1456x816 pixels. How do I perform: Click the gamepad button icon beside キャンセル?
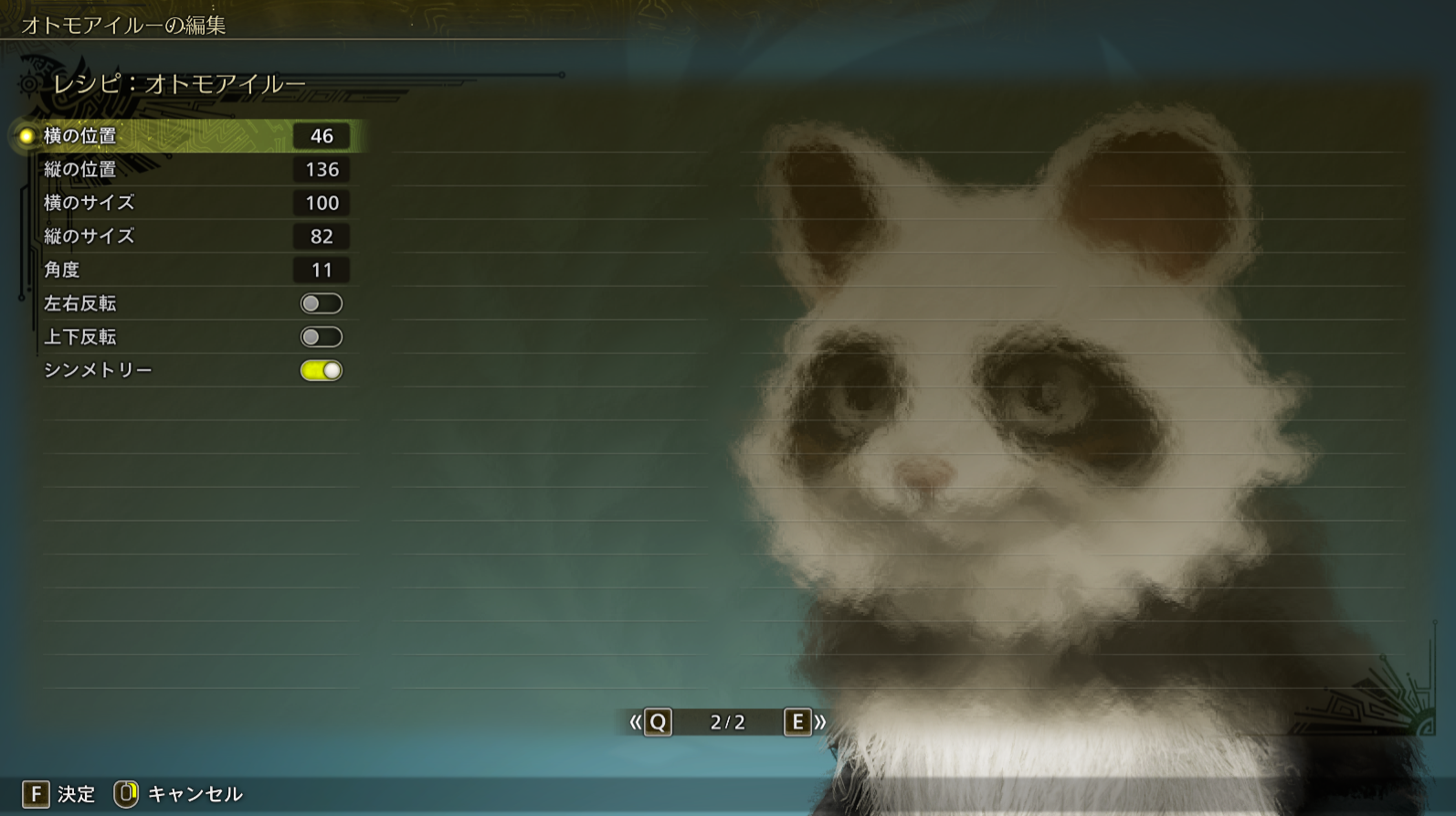(x=129, y=794)
